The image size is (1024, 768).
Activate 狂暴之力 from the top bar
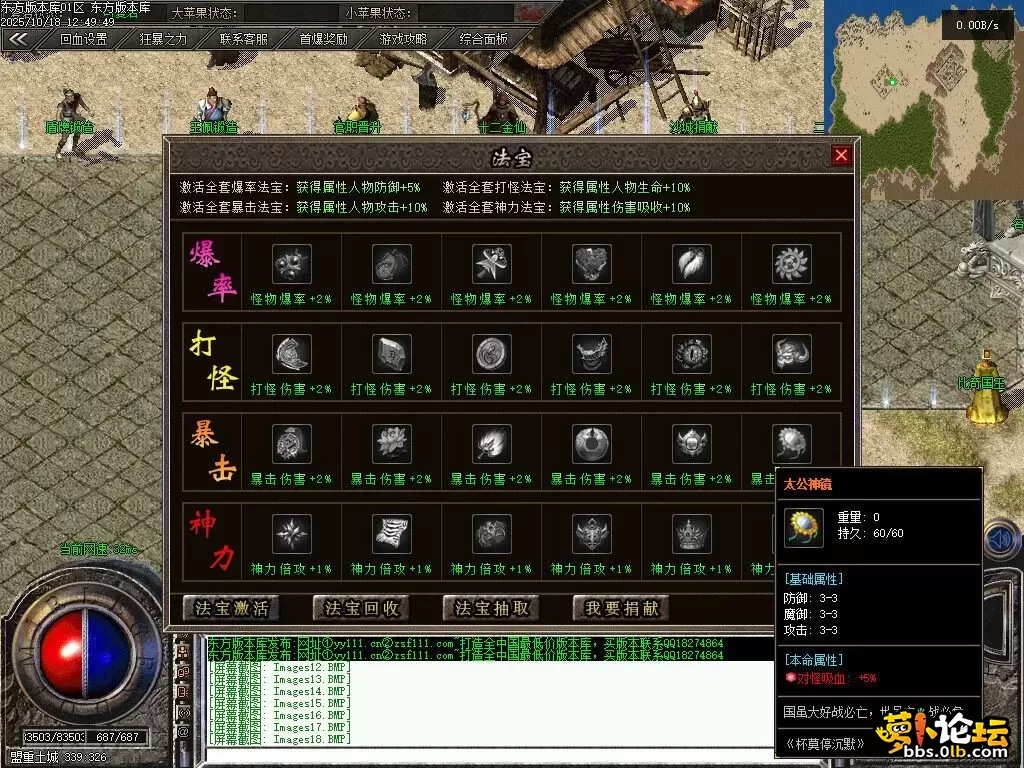163,40
